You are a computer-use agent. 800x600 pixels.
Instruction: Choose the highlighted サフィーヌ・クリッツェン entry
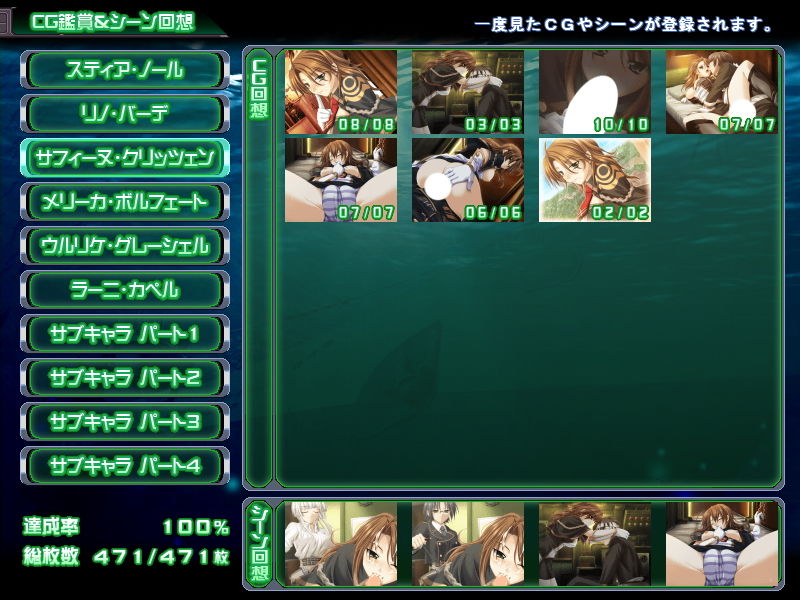click(125, 158)
